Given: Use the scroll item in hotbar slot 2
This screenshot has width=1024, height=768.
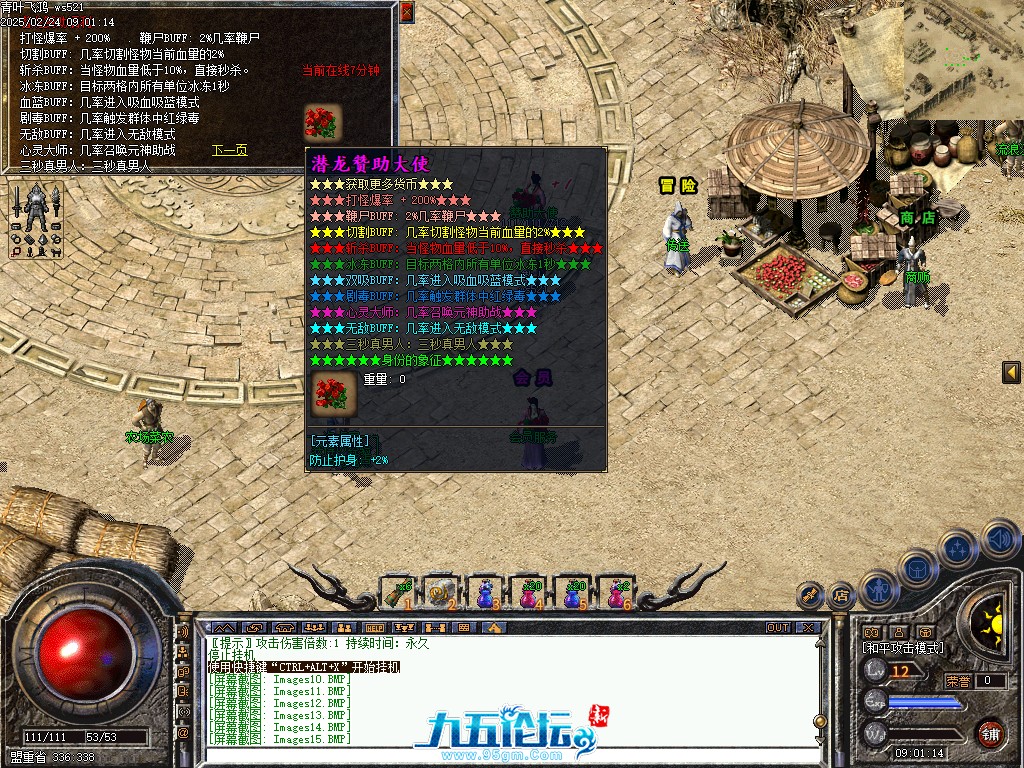Looking at the screenshot, I should pyautogui.click(x=440, y=593).
